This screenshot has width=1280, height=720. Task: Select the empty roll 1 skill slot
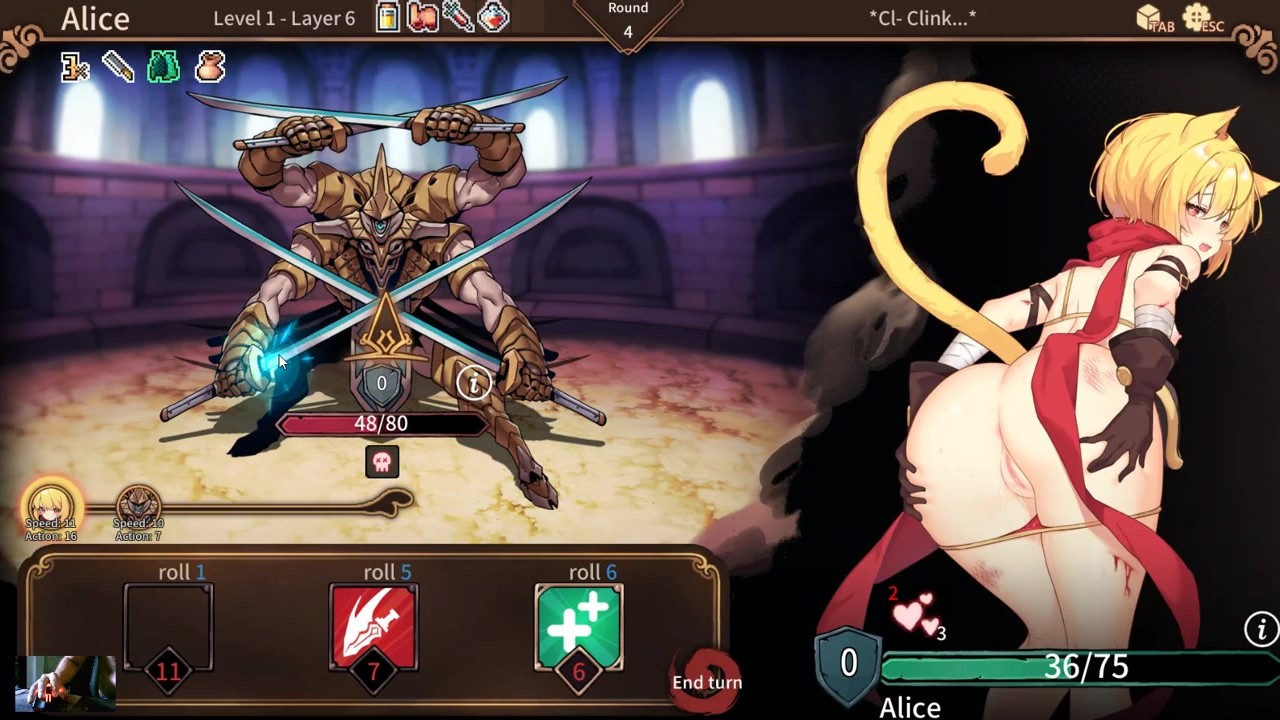pos(168,627)
